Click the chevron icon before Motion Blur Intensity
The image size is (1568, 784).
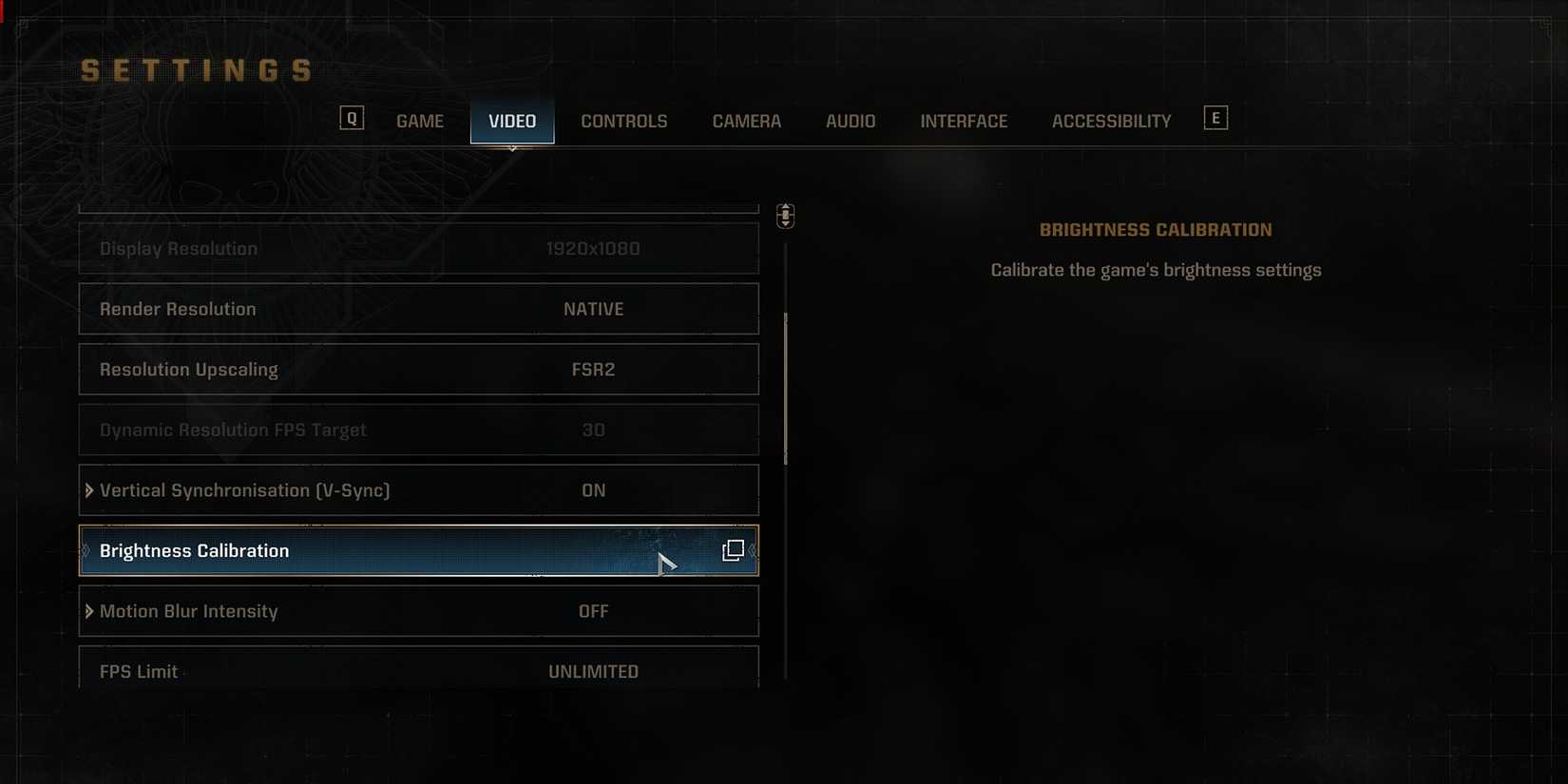coord(88,611)
